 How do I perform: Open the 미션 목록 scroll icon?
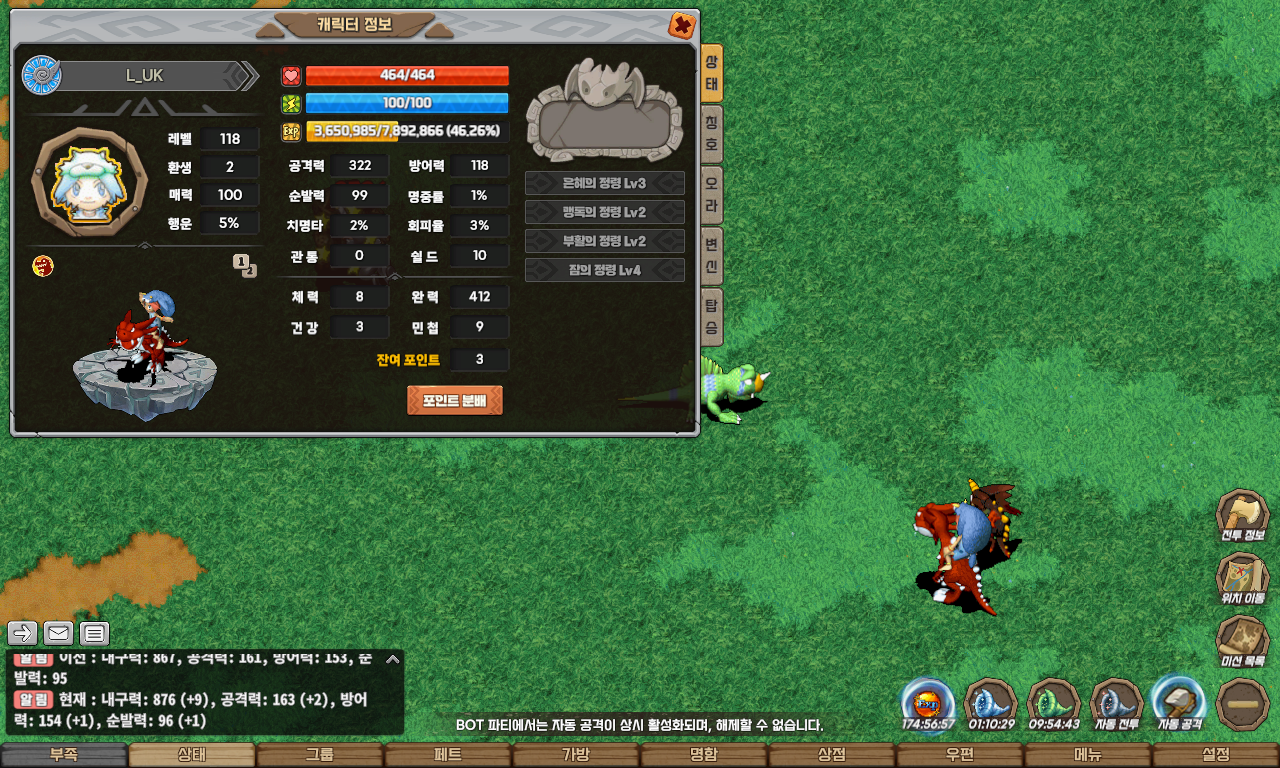coord(1242,641)
